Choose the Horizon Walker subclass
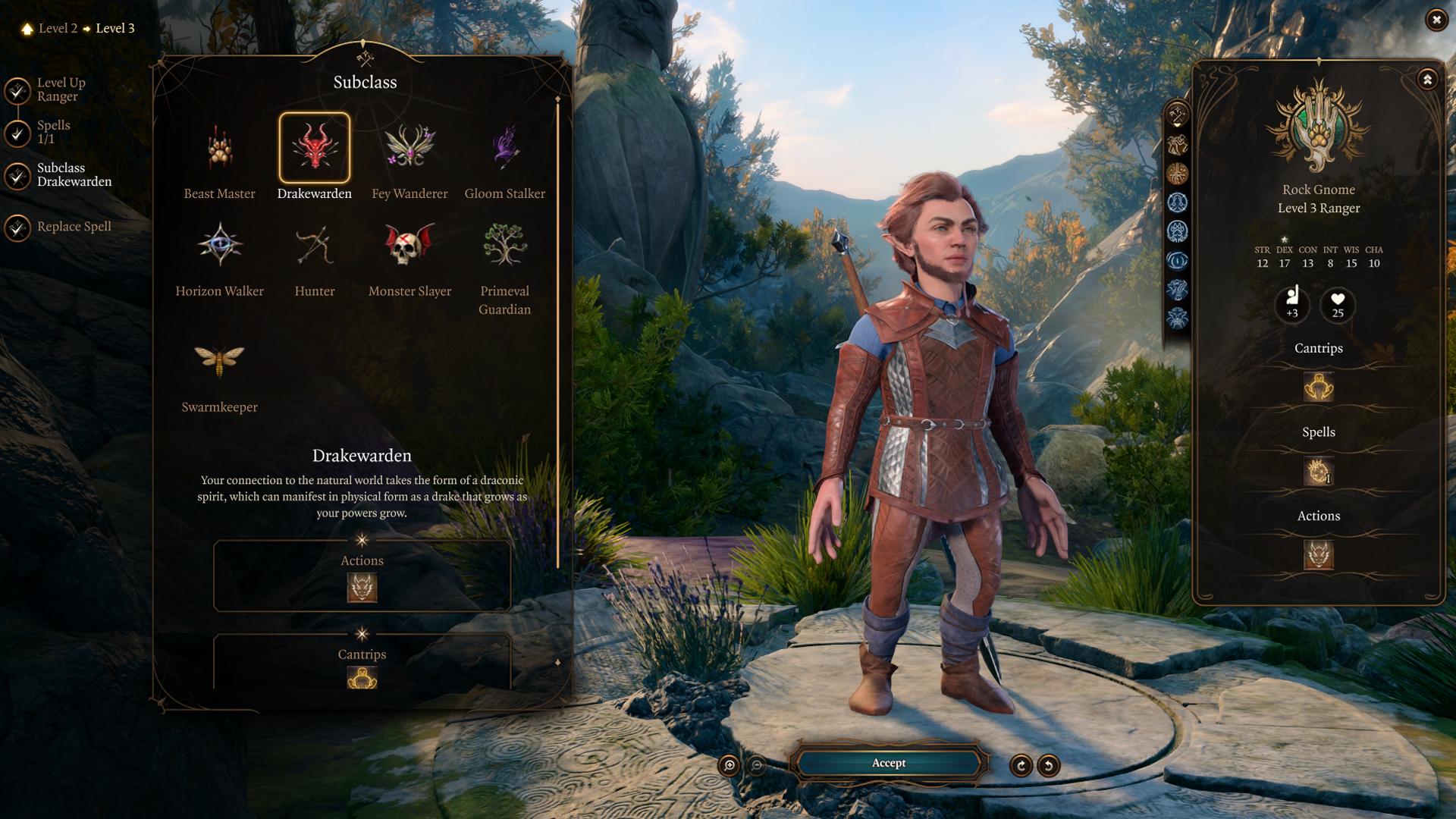This screenshot has height=819, width=1456. (220, 245)
